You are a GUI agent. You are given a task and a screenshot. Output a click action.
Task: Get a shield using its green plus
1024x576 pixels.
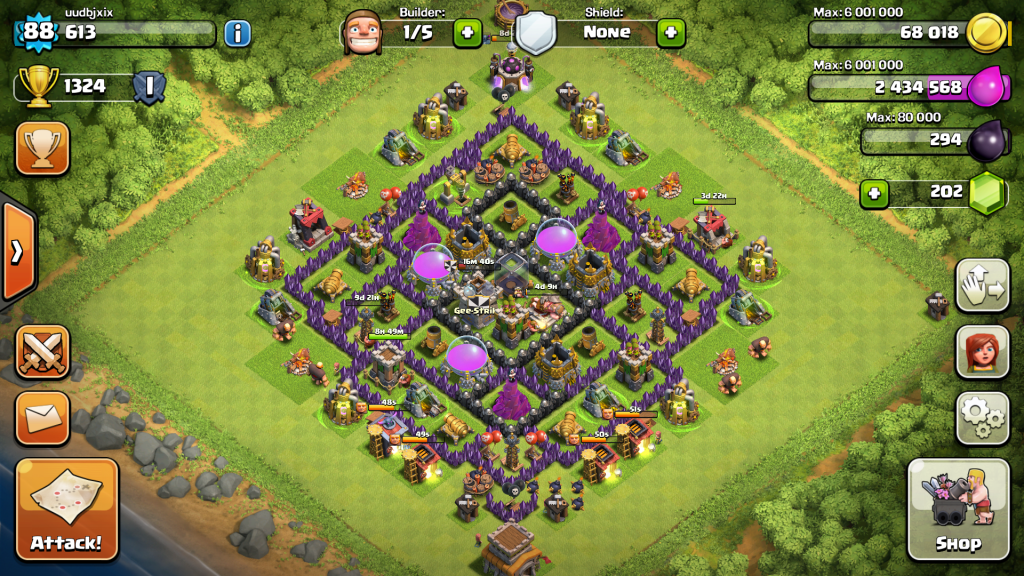pyautogui.click(x=670, y=32)
